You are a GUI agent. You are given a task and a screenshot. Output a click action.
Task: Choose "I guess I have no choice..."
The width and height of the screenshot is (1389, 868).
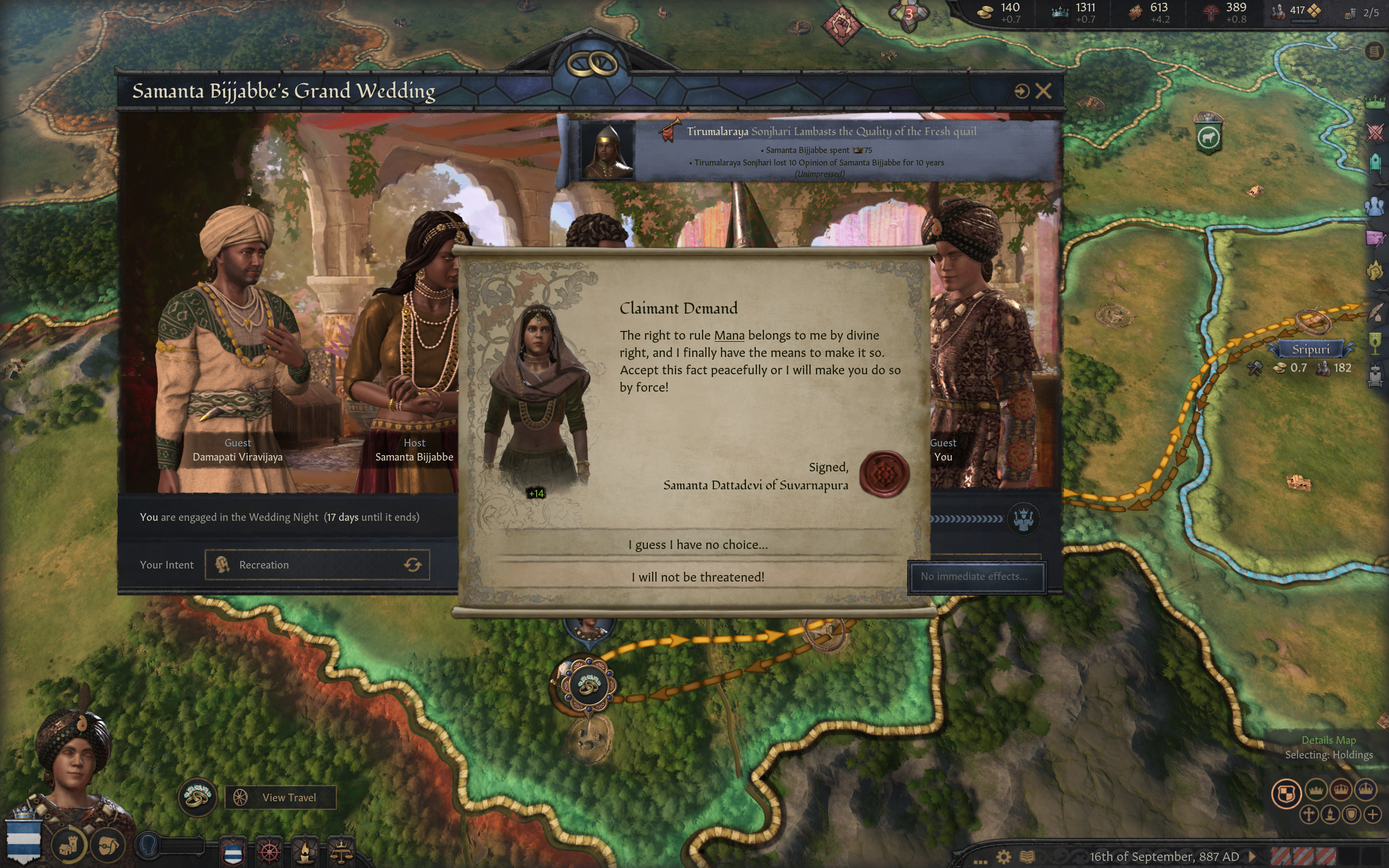click(x=697, y=544)
